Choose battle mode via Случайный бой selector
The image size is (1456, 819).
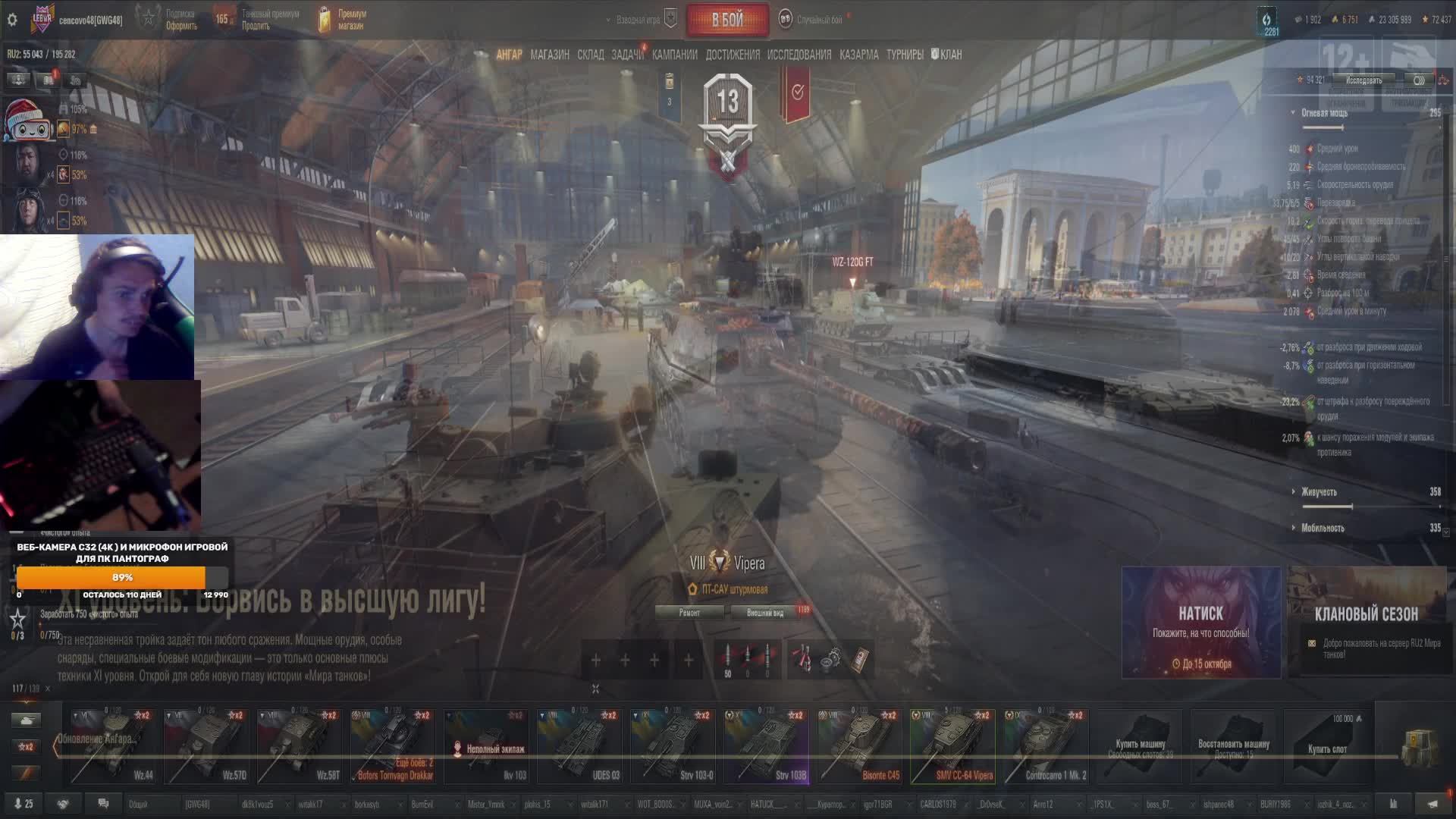pyautogui.click(x=811, y=20)
